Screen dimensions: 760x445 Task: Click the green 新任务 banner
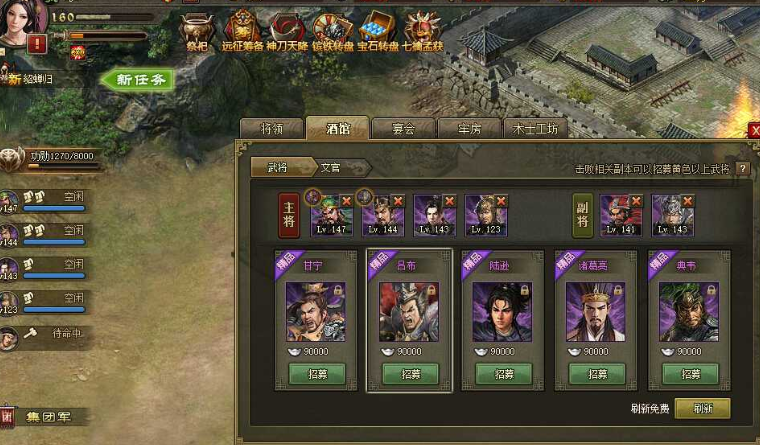(x=140, y=79)
